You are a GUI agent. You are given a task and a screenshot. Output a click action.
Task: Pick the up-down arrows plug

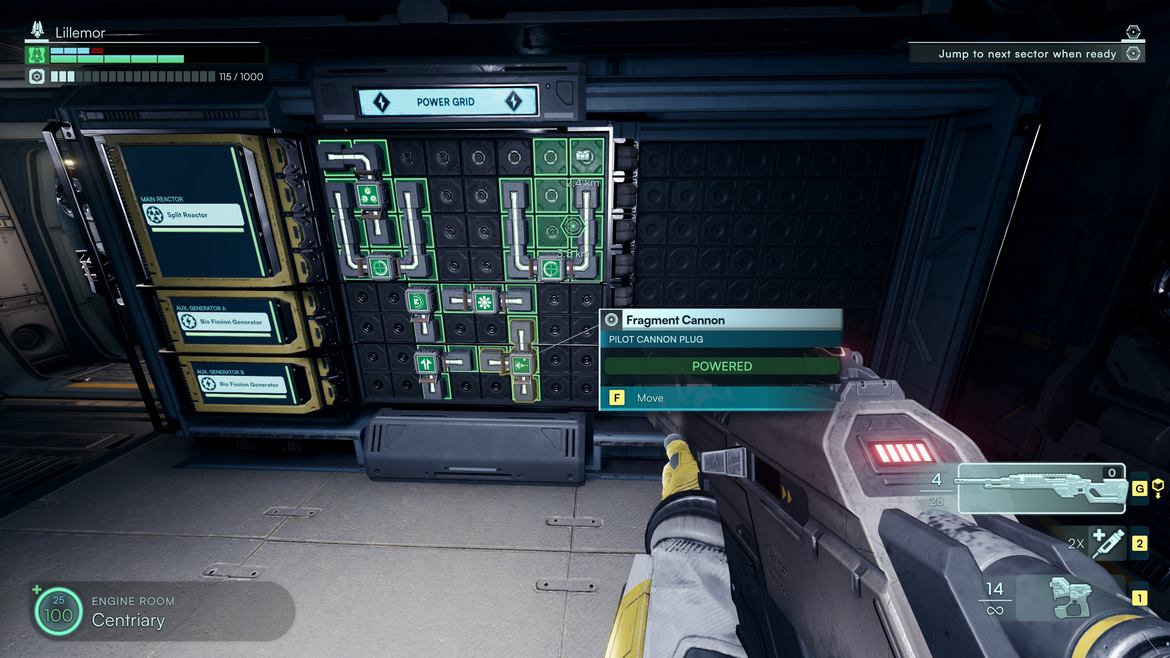[x=427, y=362]
